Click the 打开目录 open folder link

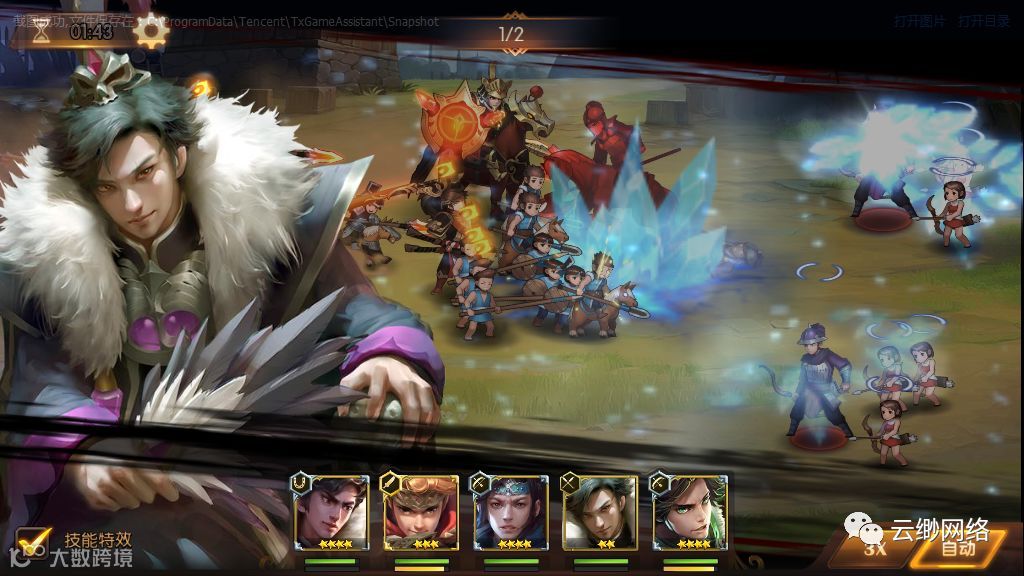pos(984,21)
